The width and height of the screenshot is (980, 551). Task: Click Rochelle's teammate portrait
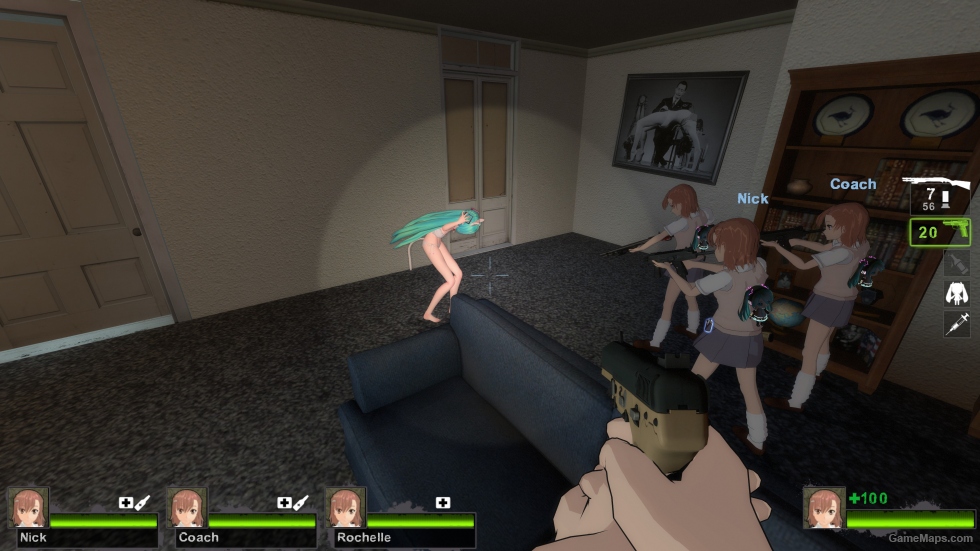click(346, 507)
